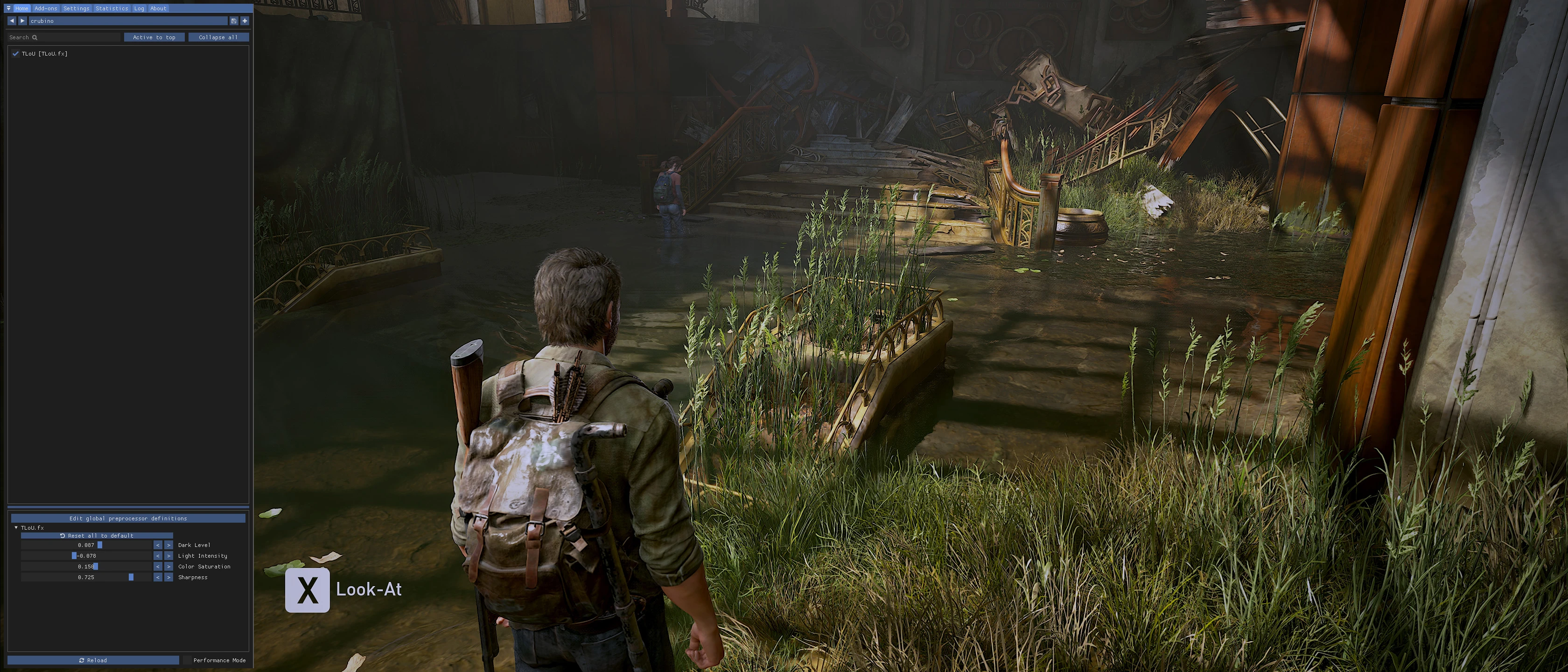1568x672 pixels.
Task: Uncheck the TLoU [TLoU.fx] effect
Action: click(x=15, y=54)
